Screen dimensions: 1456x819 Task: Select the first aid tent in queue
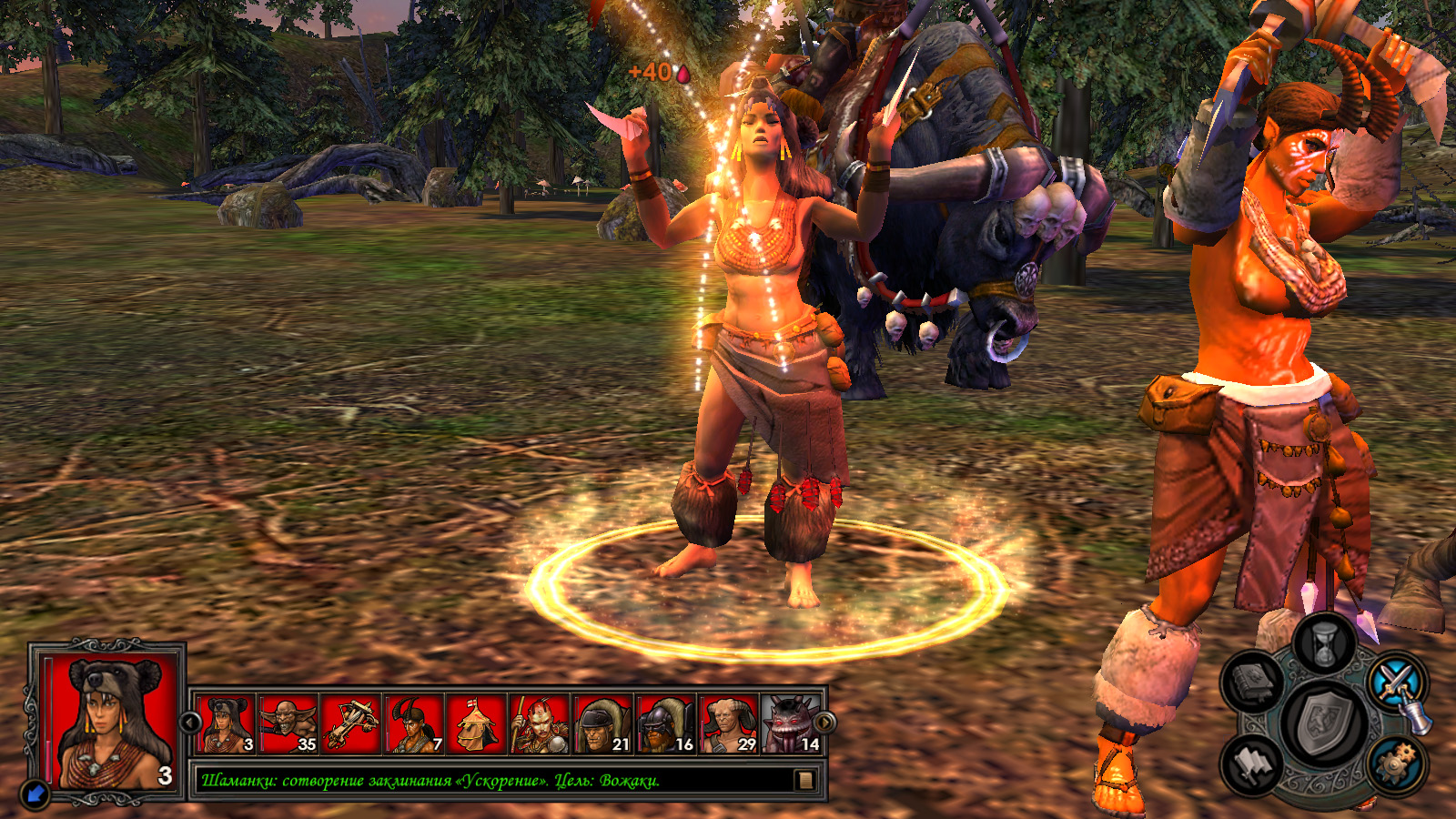477,724
